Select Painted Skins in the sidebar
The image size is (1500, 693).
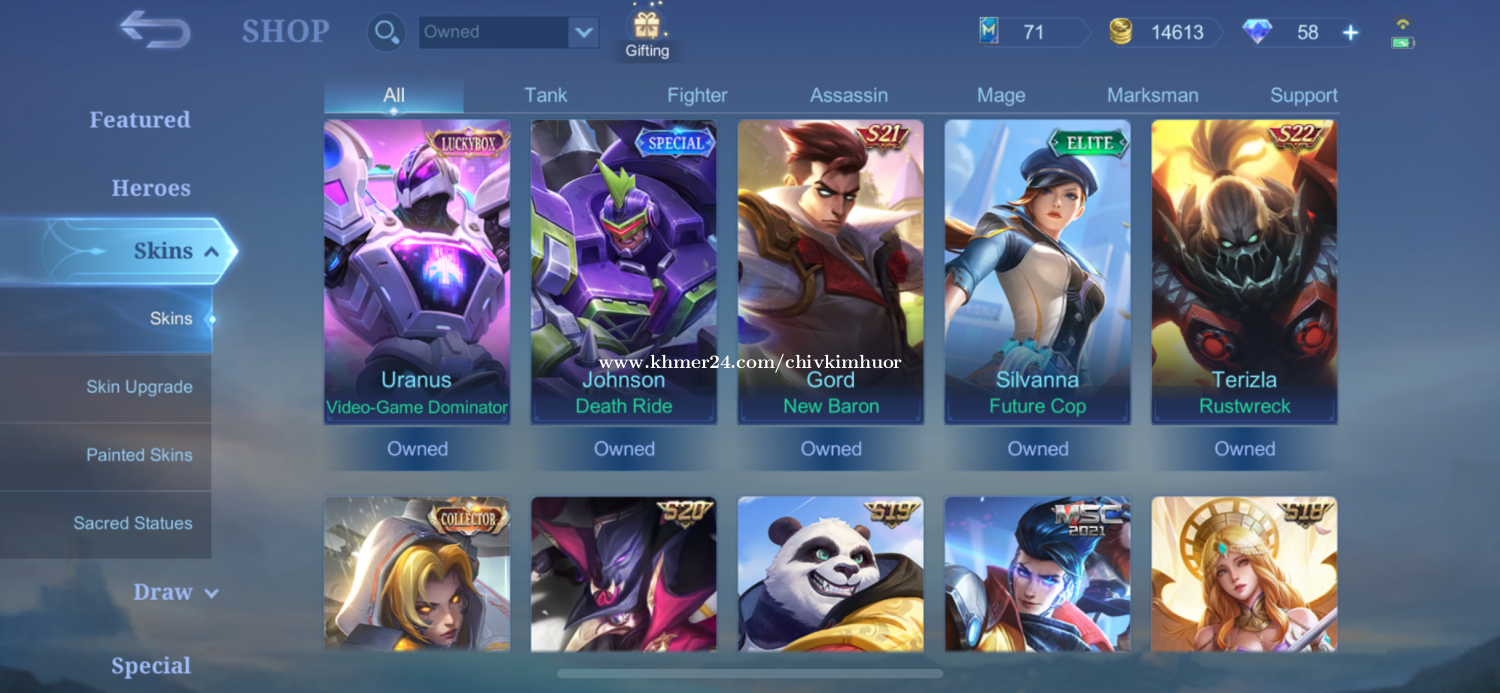click(x=139, y=455)
